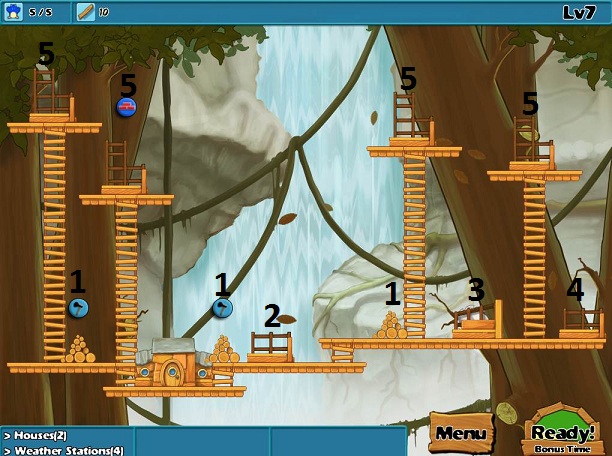This screenshot has height=456, width=612.
Task: Select the Weather Stations(4) objective entry
Action: pos(62,450)
